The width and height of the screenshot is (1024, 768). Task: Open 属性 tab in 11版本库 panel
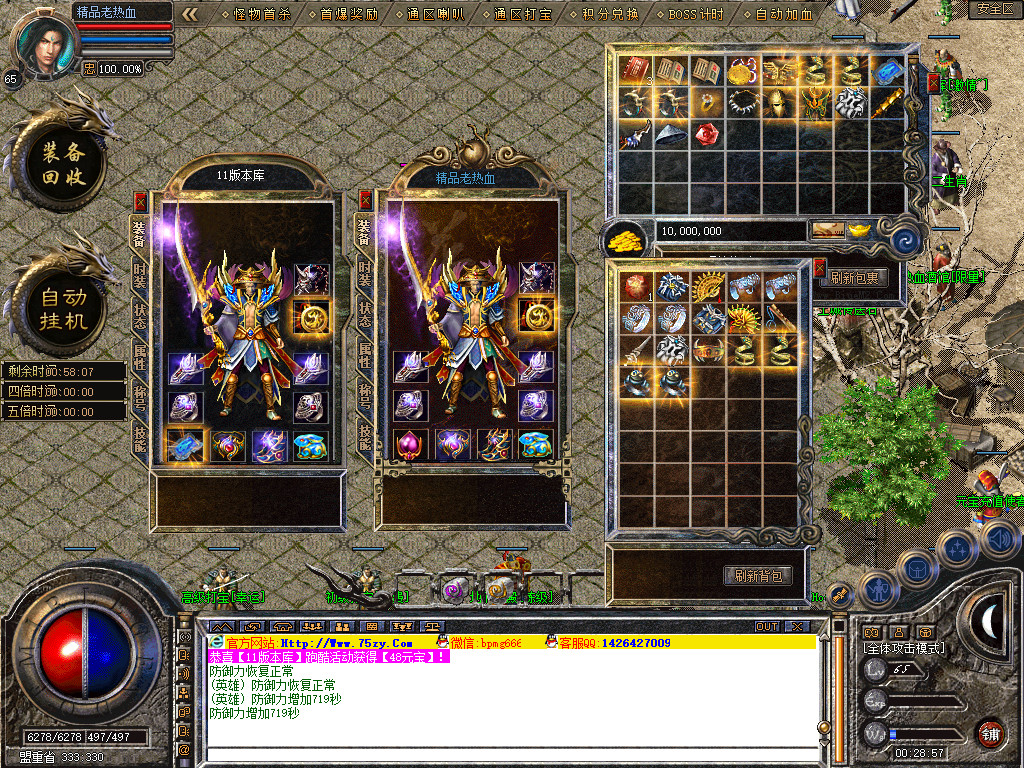pos(140,354)
